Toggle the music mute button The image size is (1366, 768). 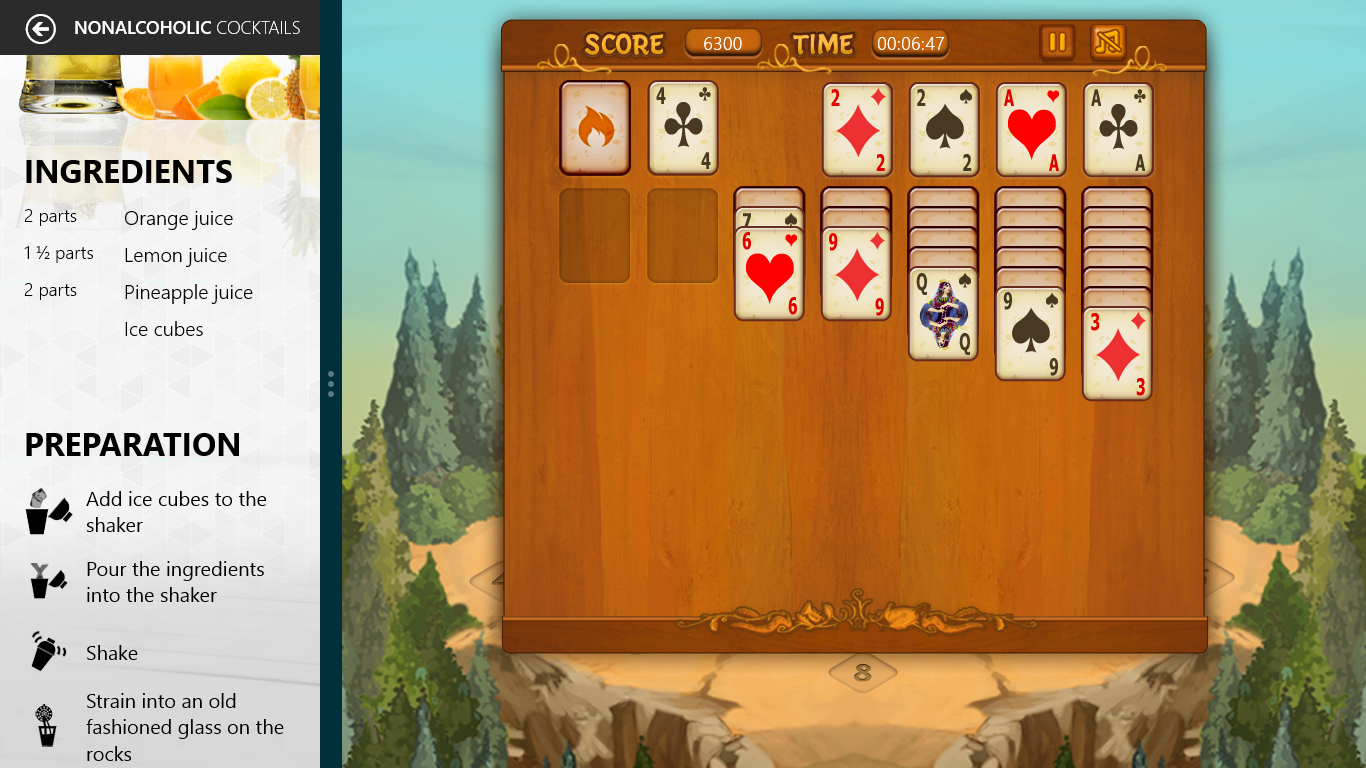point(1108,43)
